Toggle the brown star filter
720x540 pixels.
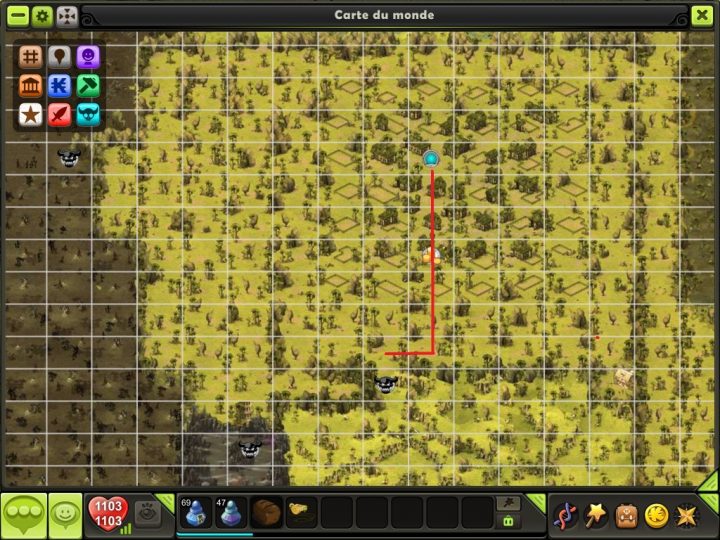tap(30, 114)
